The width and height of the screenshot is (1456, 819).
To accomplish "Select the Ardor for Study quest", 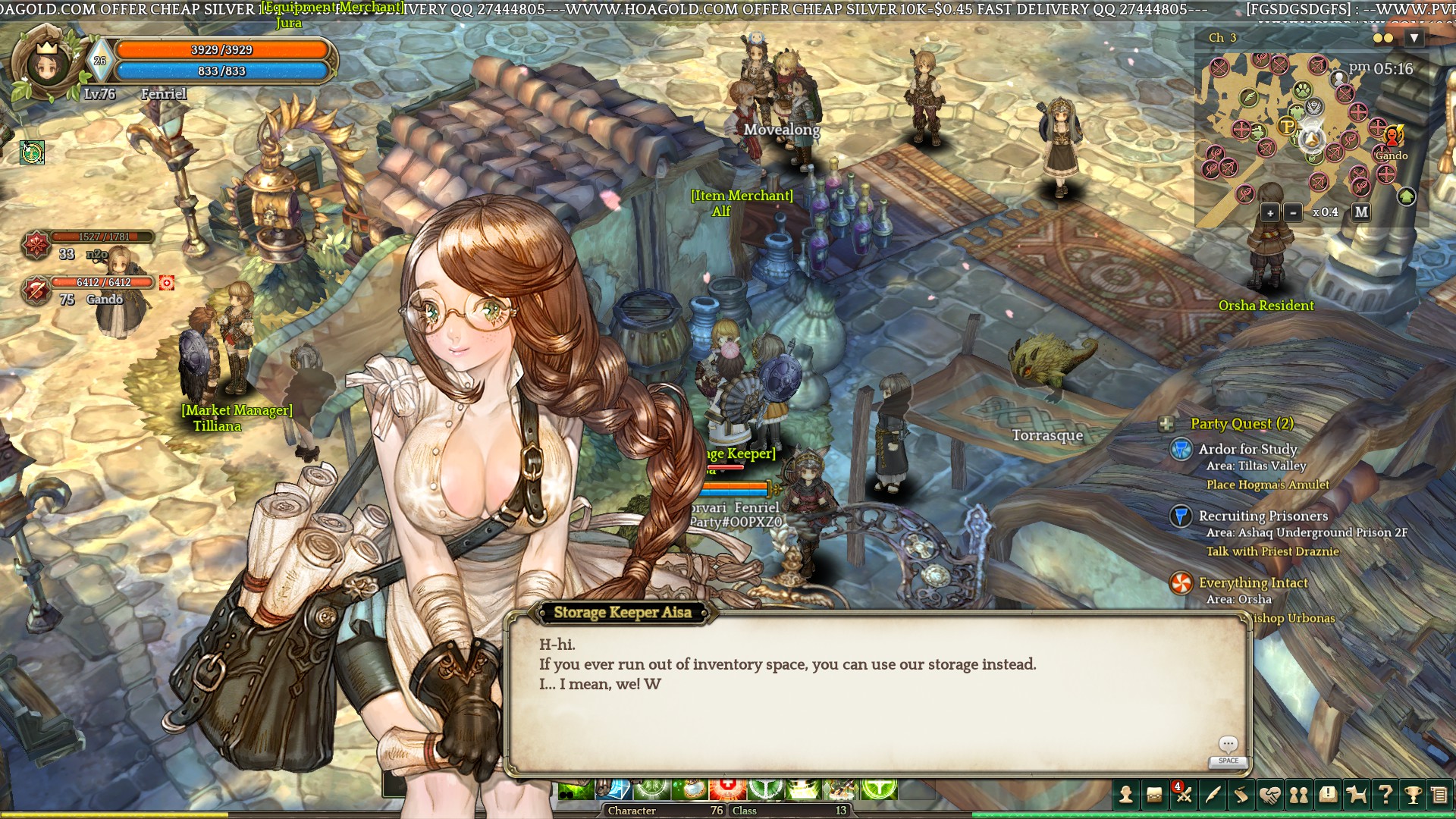I will click(x=1247, y=449).
